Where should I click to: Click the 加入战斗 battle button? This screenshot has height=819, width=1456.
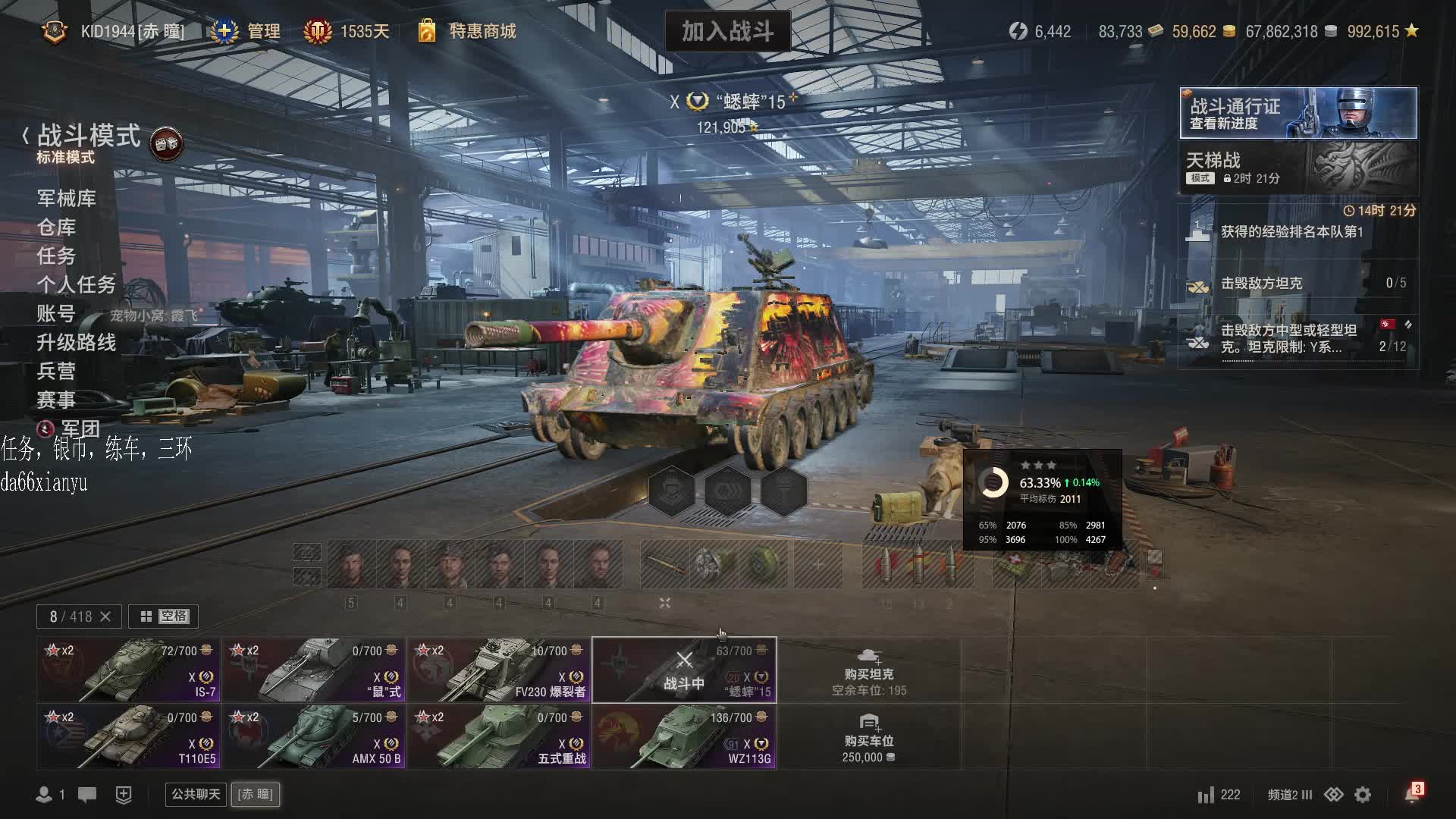727,31
